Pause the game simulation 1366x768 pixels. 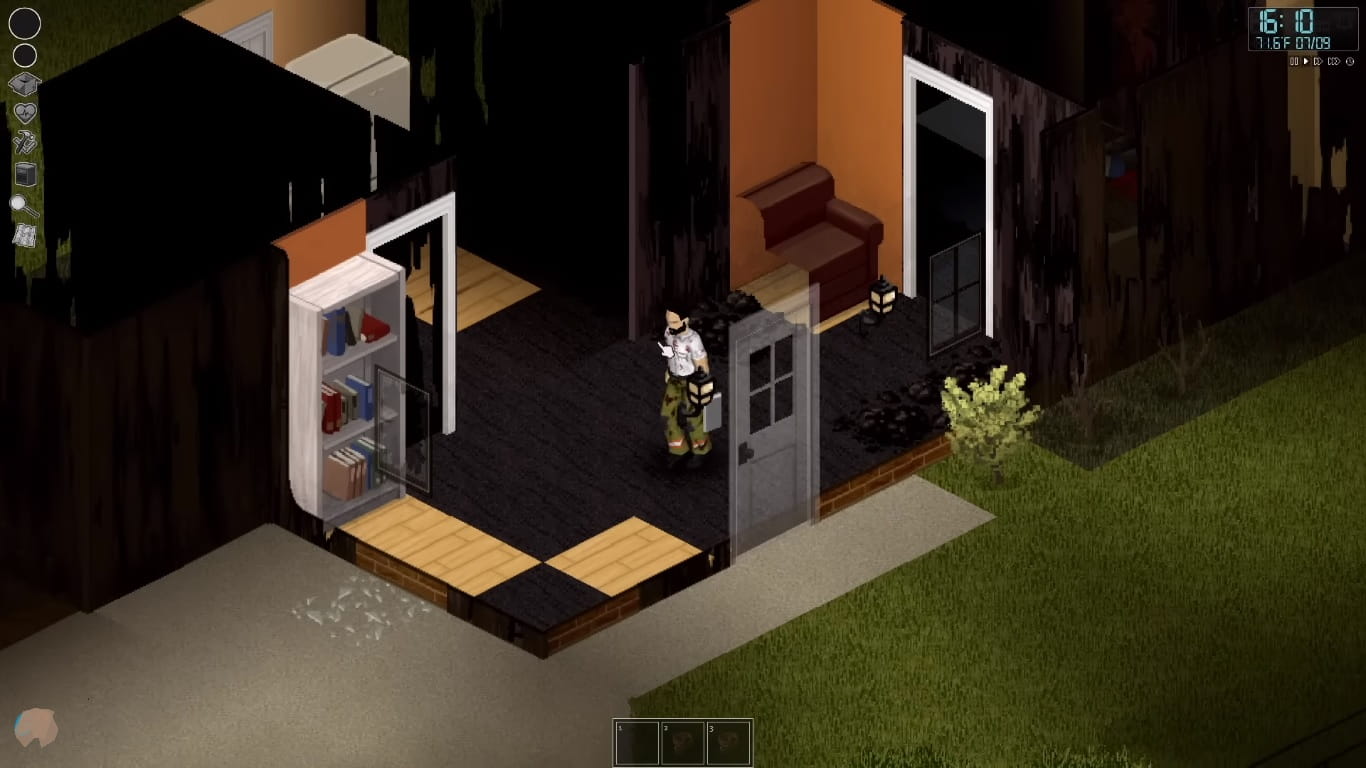click(x=1295, y=61)
